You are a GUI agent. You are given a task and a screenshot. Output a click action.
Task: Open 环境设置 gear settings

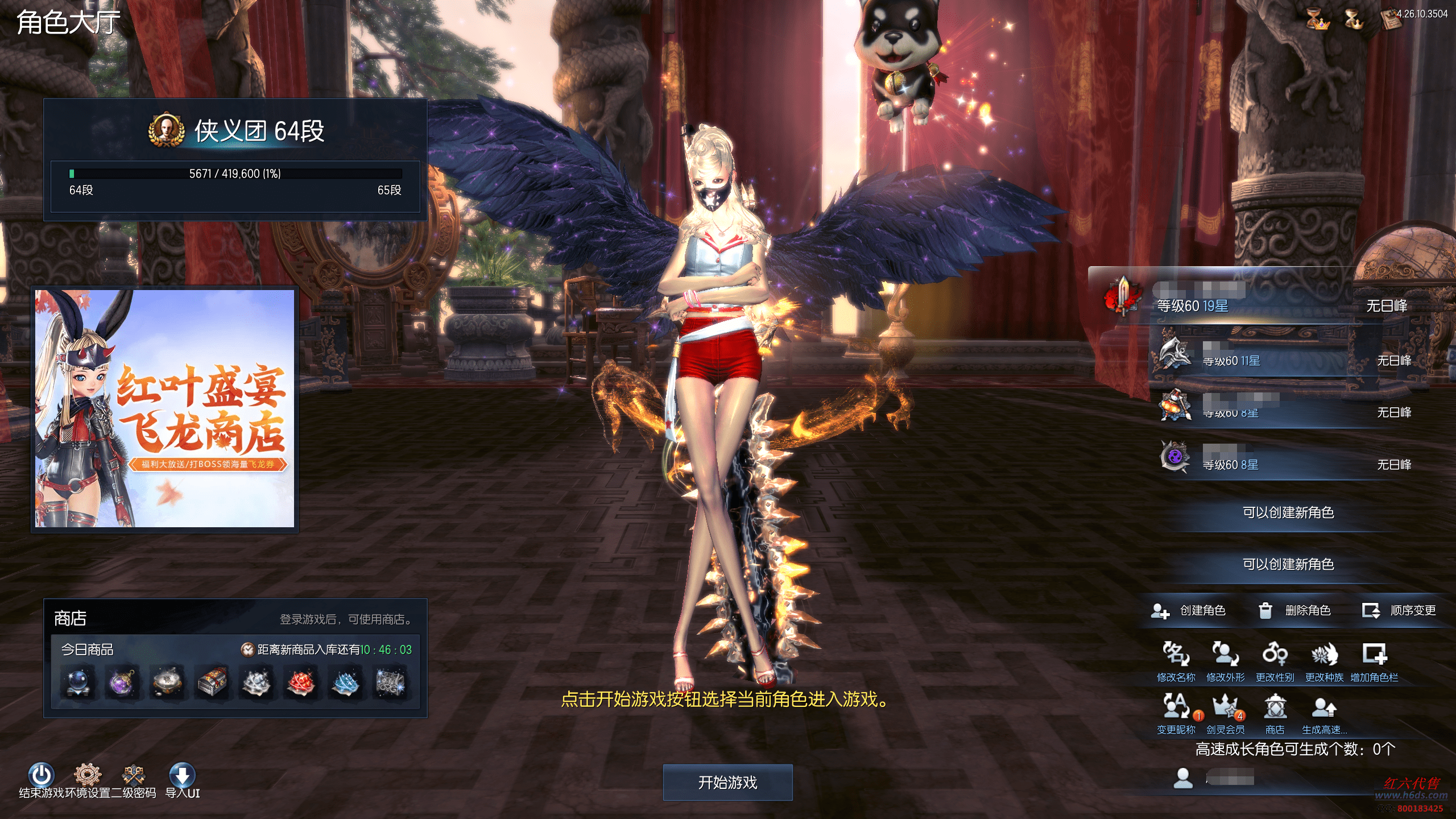click(88, 776)
